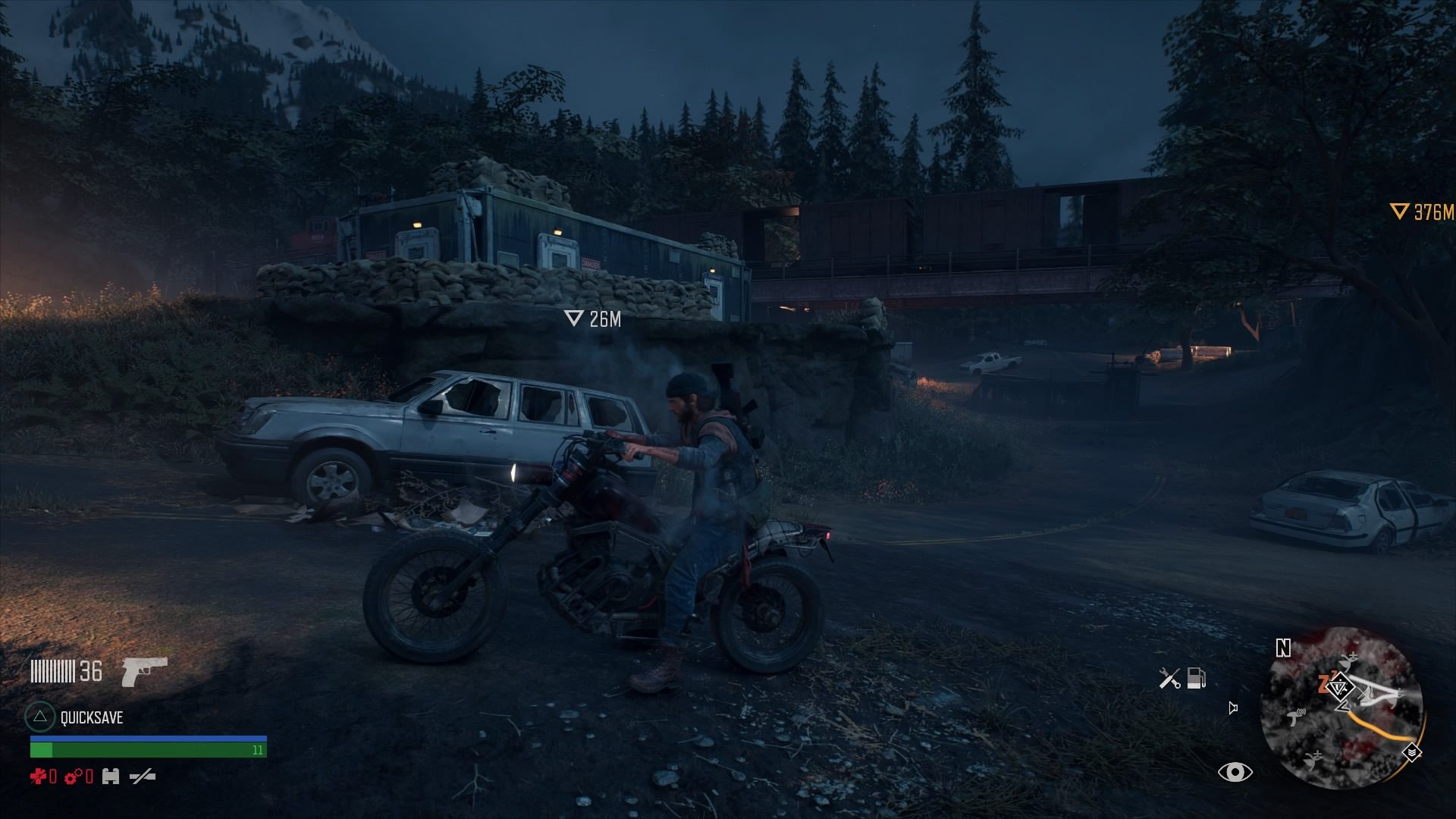Click the red medkit counter icon
1456x819 pixels.
(x=39, y=777)
